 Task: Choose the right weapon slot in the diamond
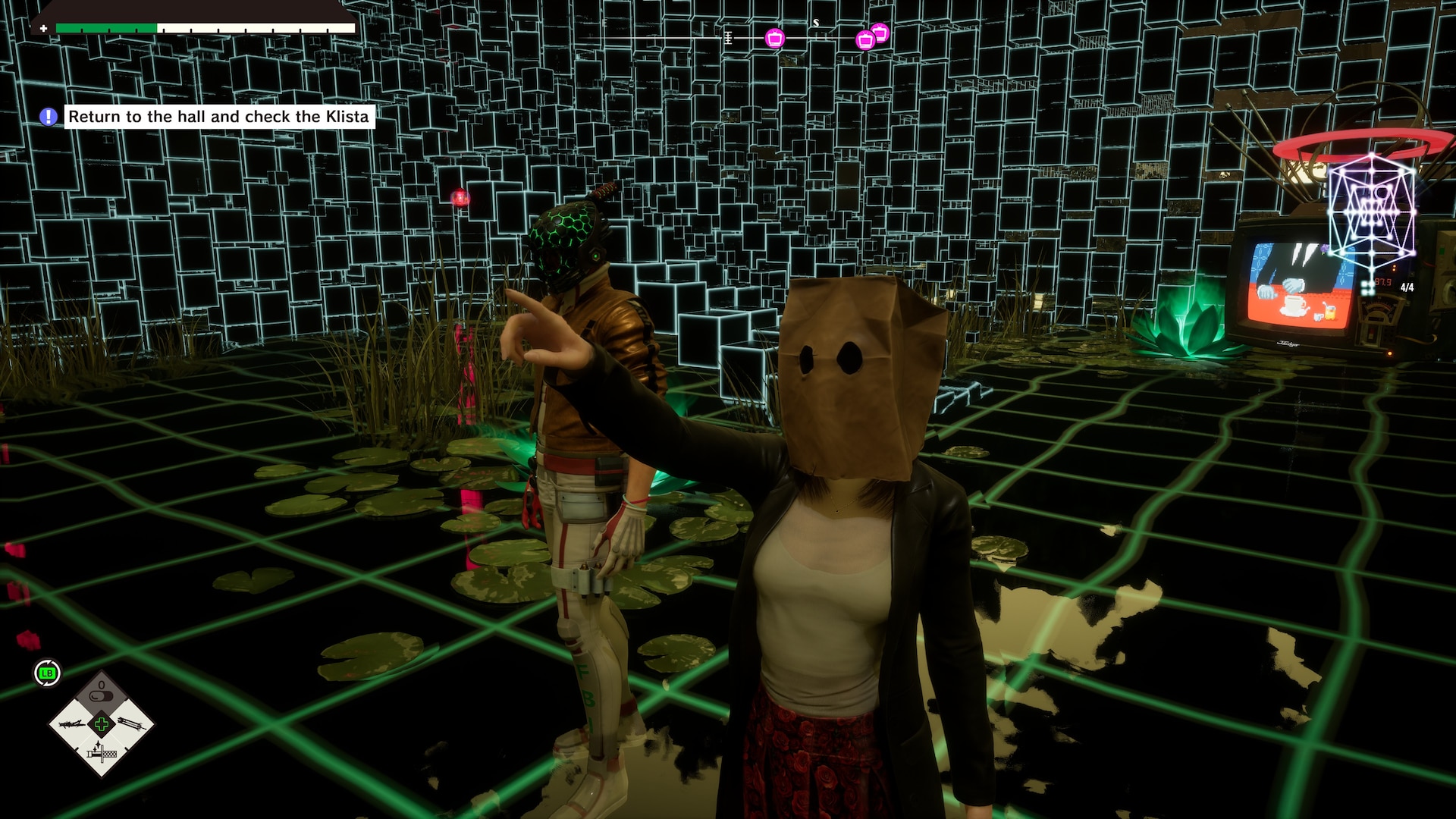(130, 723)
